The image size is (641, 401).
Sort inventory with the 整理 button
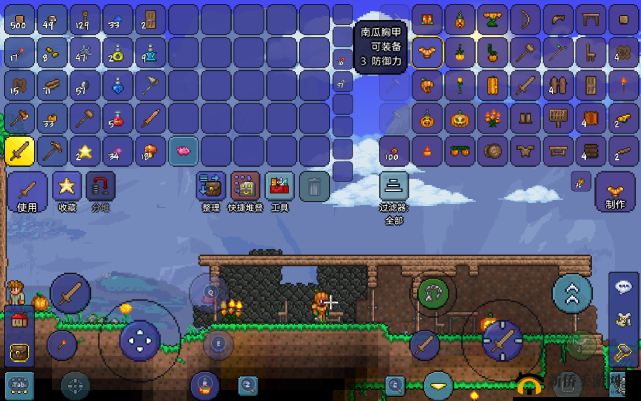210,189
